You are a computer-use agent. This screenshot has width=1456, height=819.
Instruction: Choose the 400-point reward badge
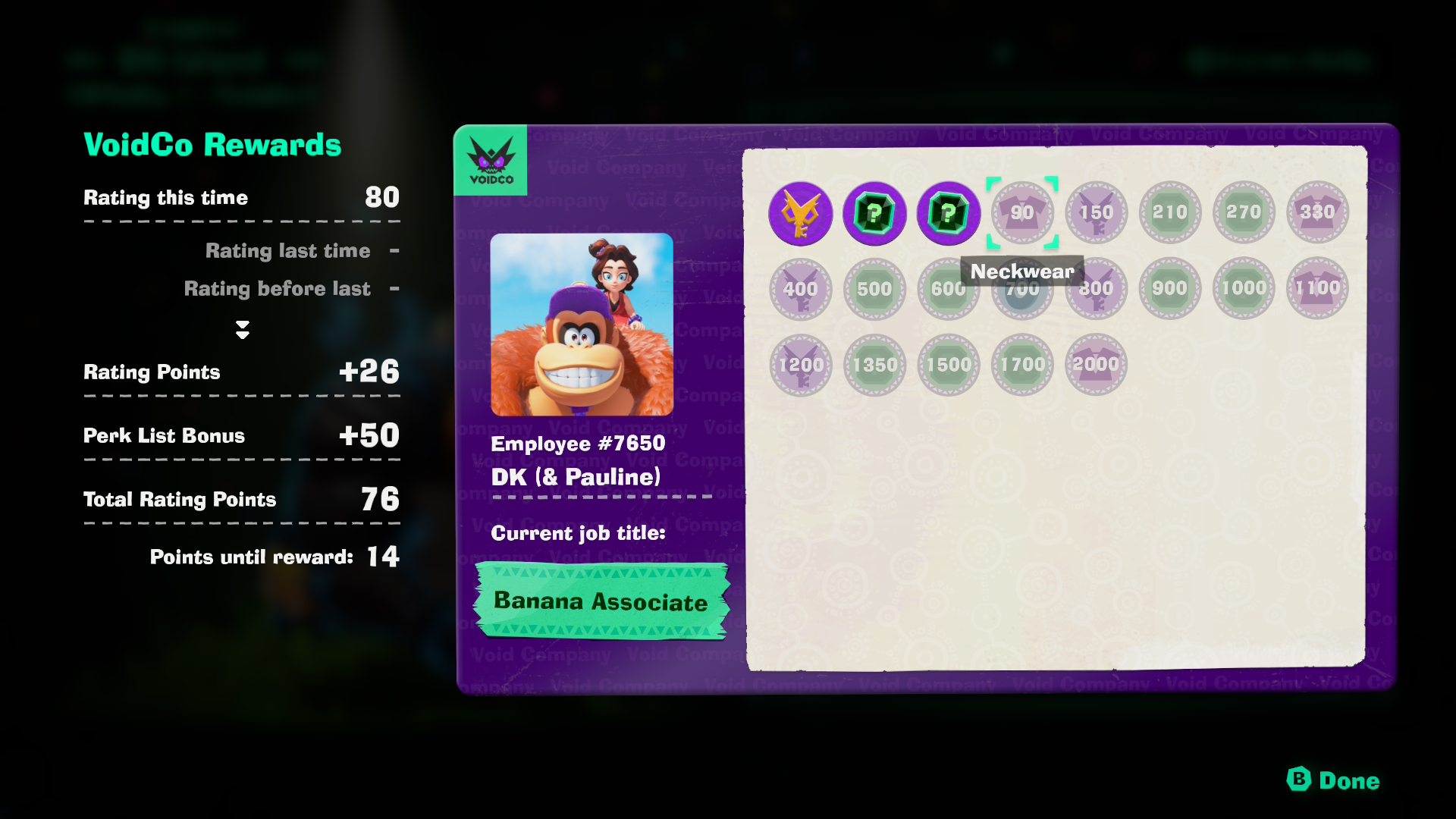(800, 289)
